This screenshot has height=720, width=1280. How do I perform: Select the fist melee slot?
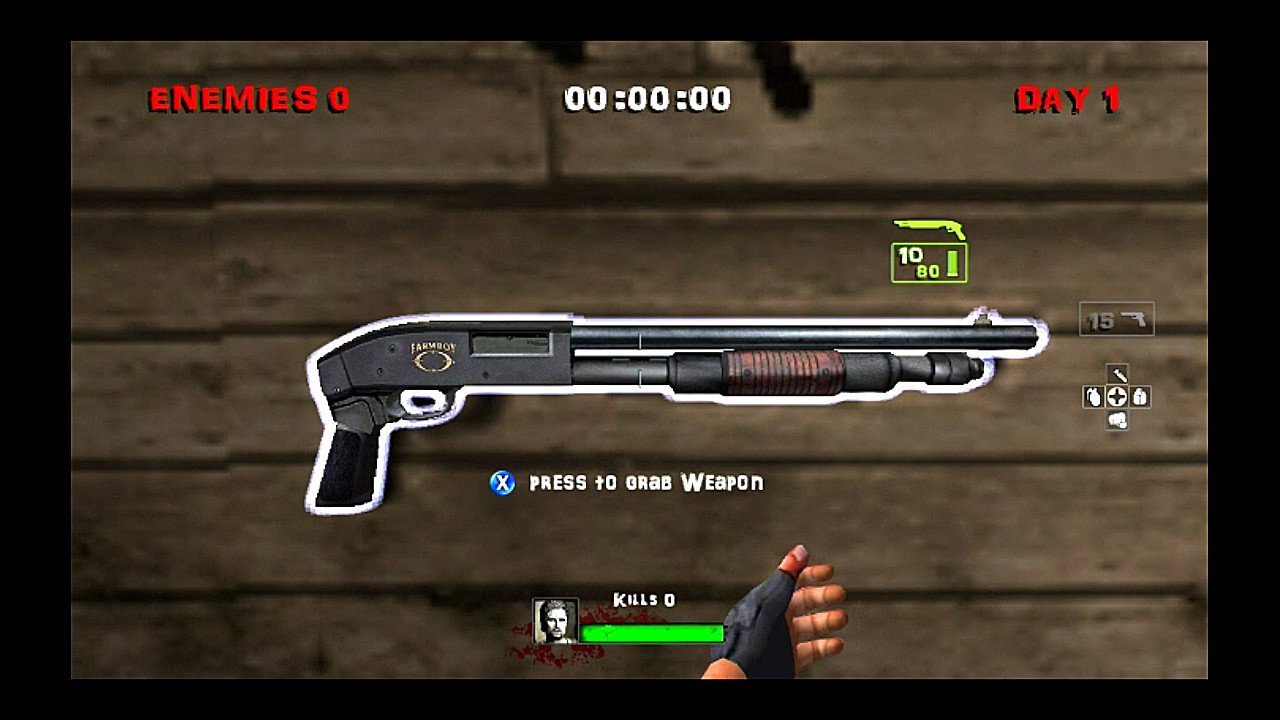pyautogui.click(x=1117, y=421)
